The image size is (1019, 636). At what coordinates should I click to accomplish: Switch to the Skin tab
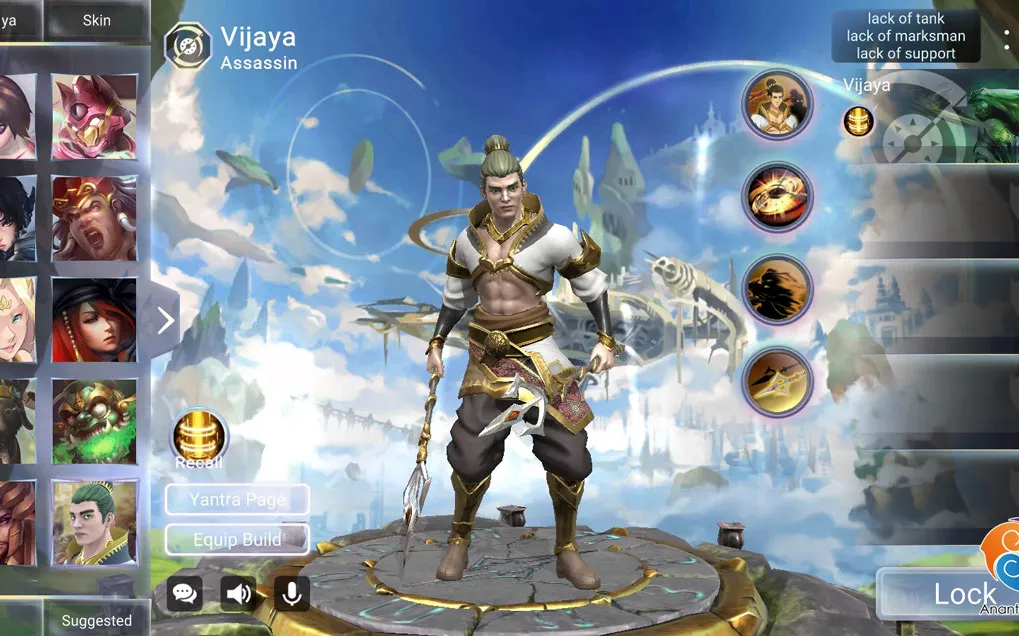pos(97,20)
